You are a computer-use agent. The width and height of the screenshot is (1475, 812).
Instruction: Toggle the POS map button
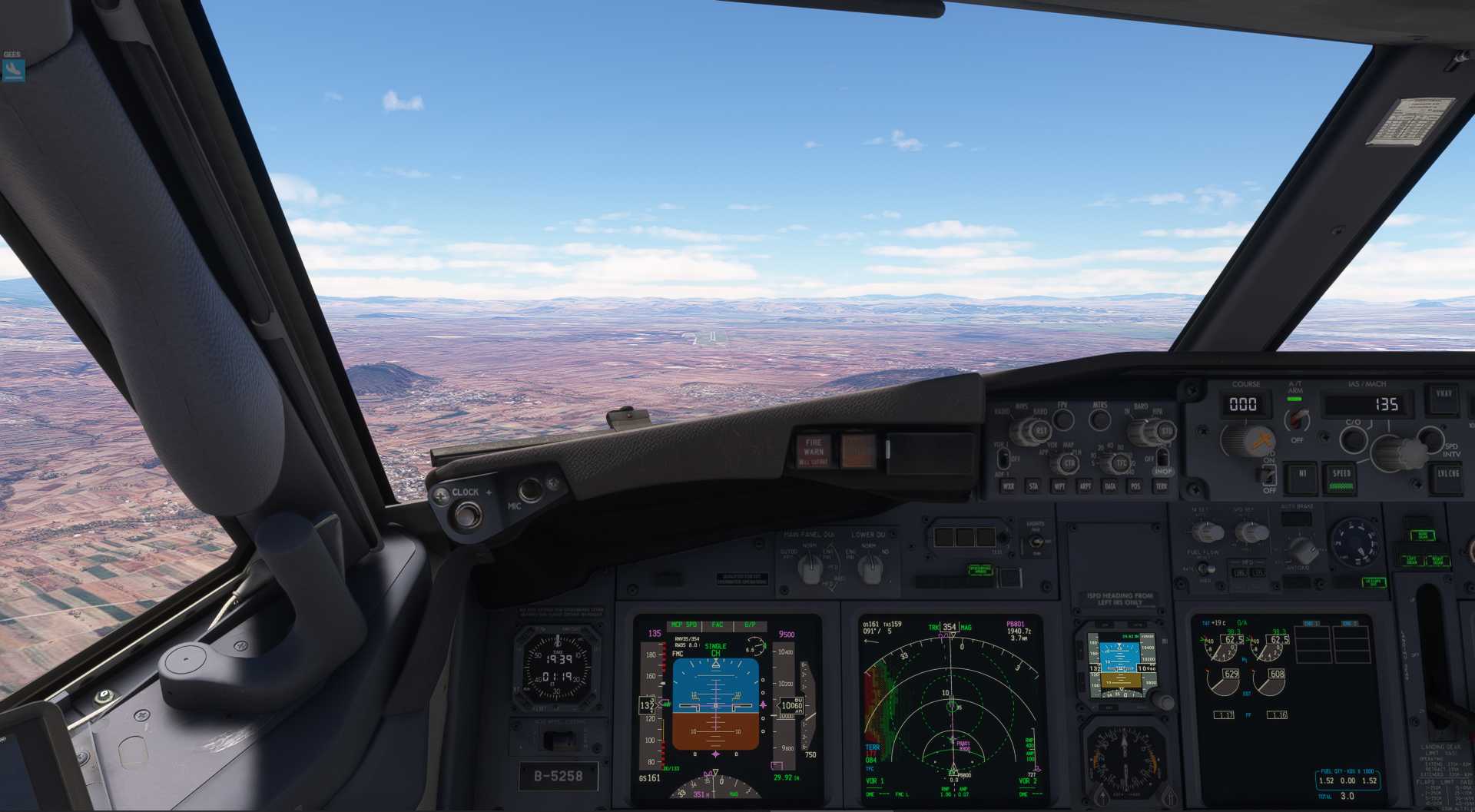click(x=1135, y=486)
